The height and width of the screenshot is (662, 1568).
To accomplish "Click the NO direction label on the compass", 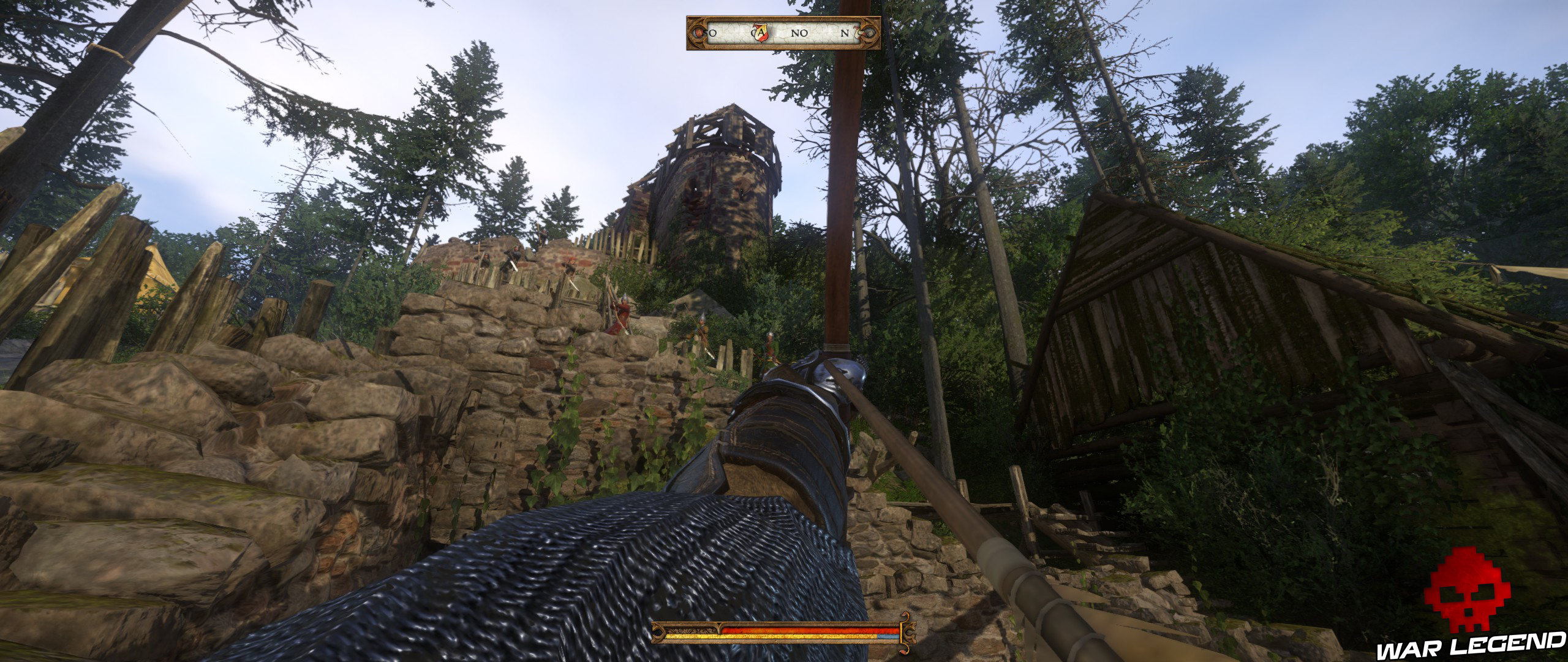I will tap(799, 32).
